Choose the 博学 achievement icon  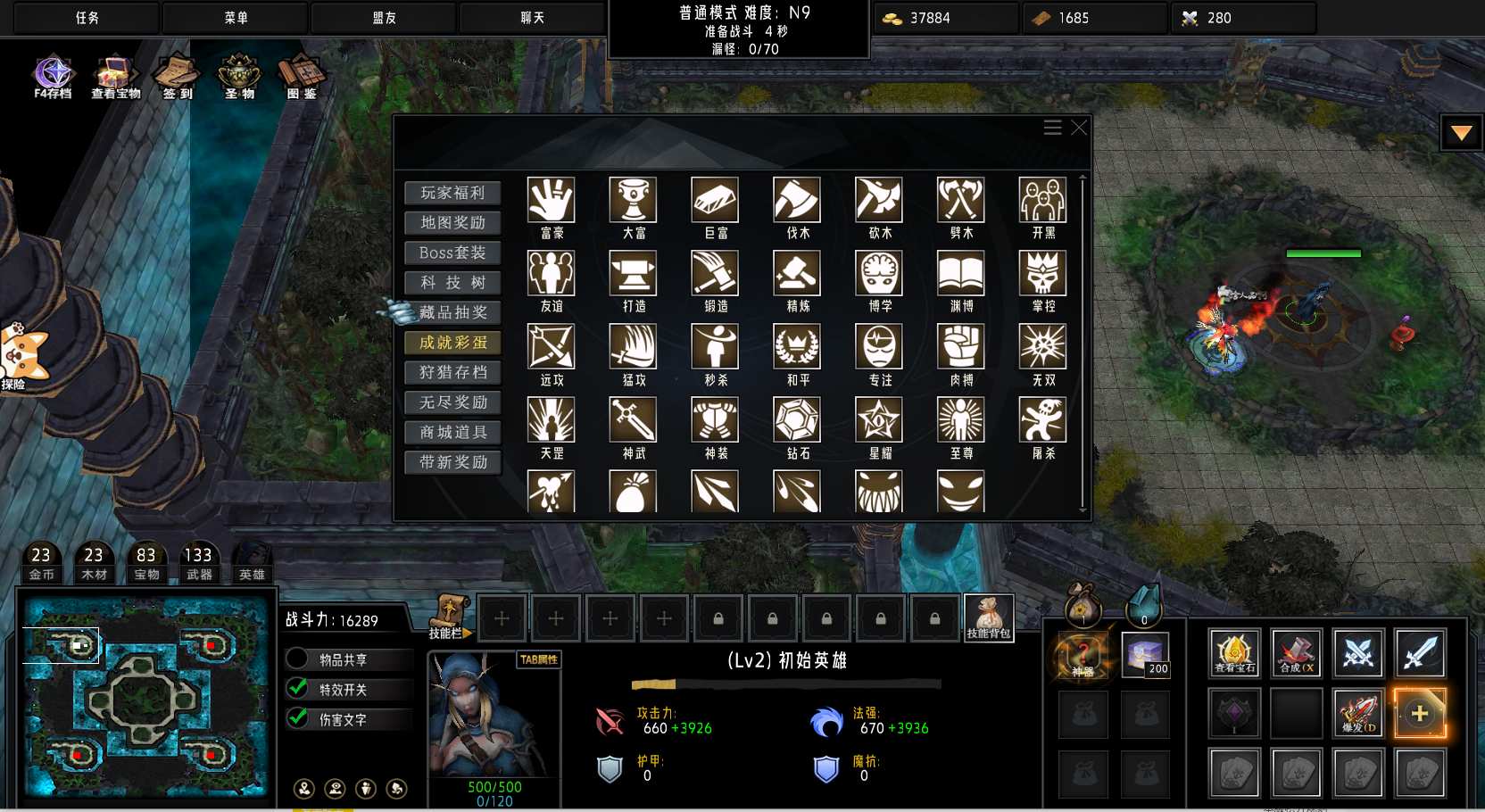(x=879, y=273)
